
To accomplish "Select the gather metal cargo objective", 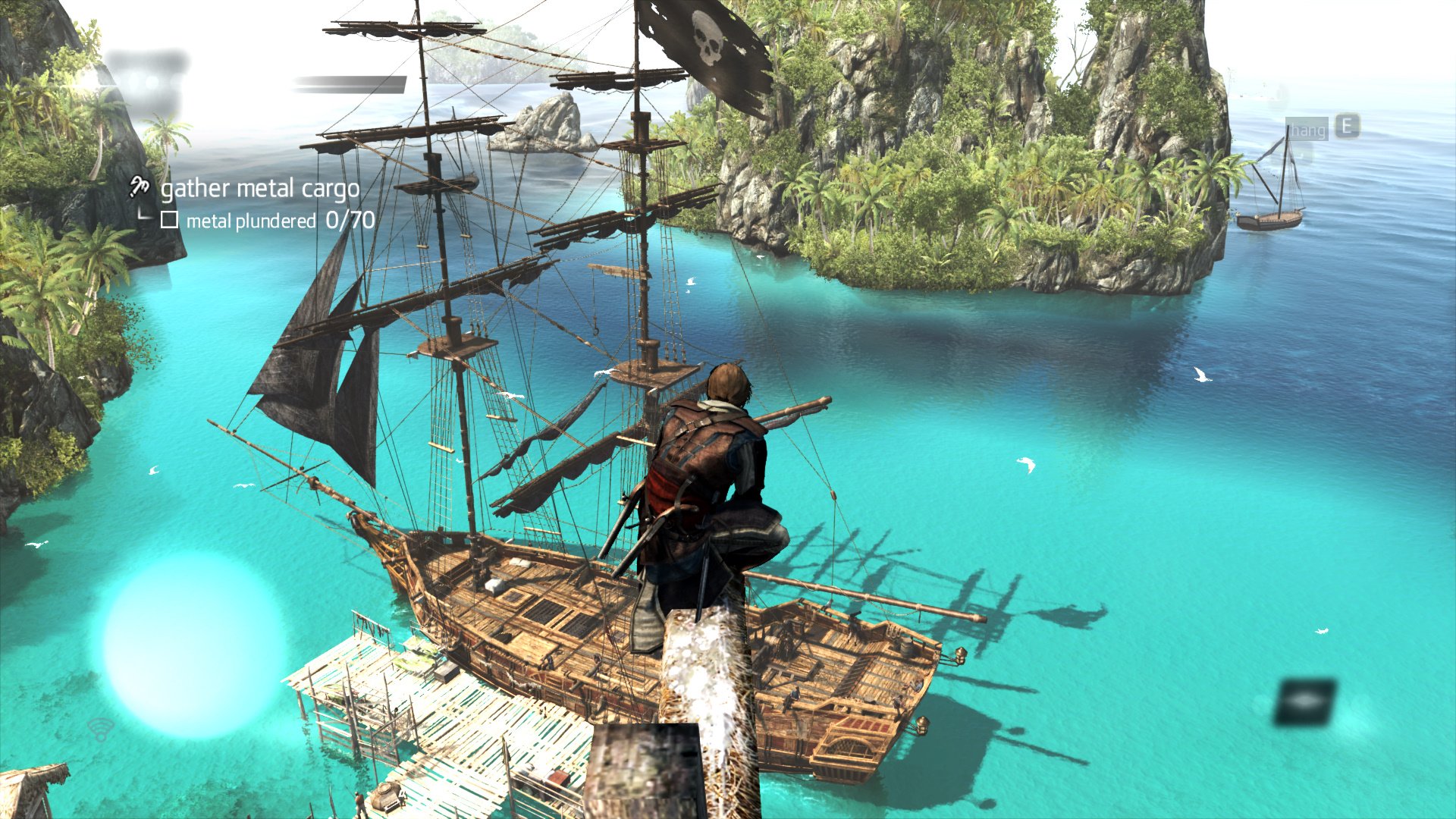I will [x=259, y=189].
